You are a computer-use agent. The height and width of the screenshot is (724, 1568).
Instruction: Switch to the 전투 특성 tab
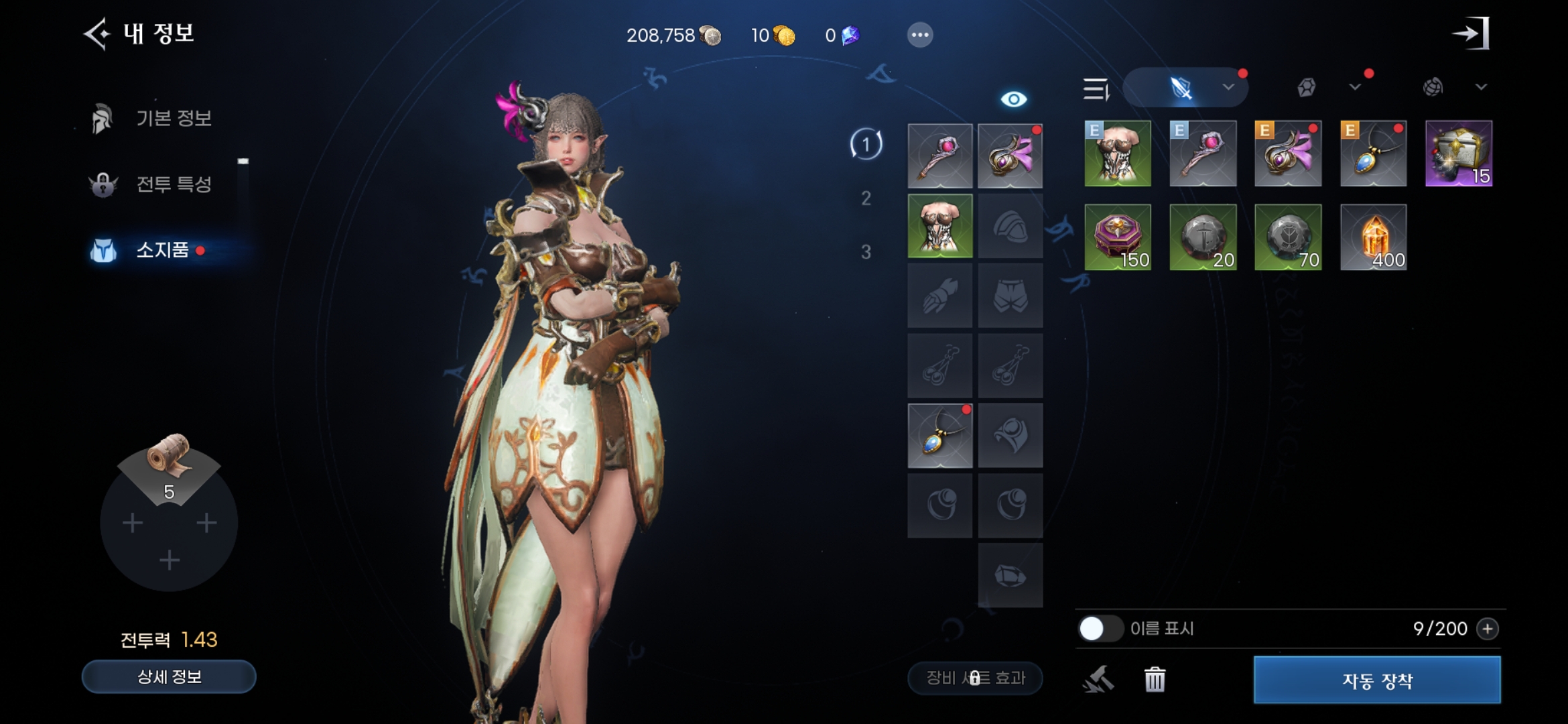click(x=173, y=184)
